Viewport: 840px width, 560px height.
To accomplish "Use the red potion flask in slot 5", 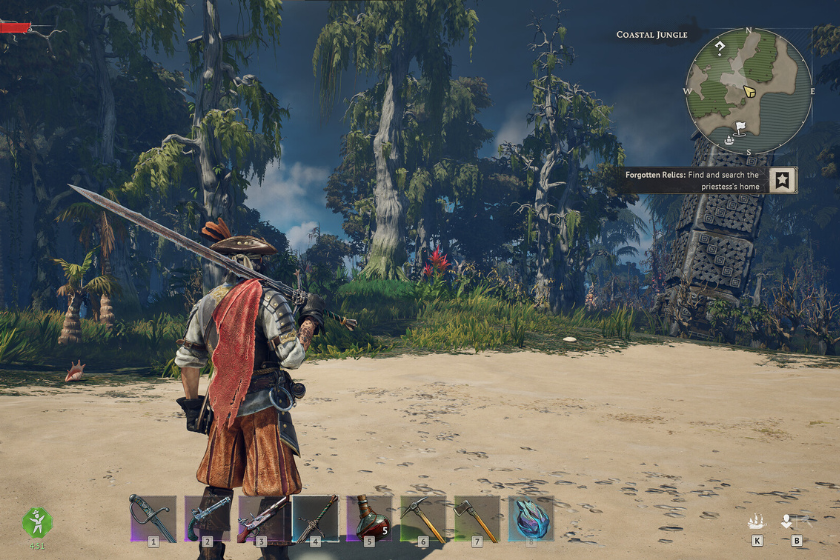I will (369, 517).
